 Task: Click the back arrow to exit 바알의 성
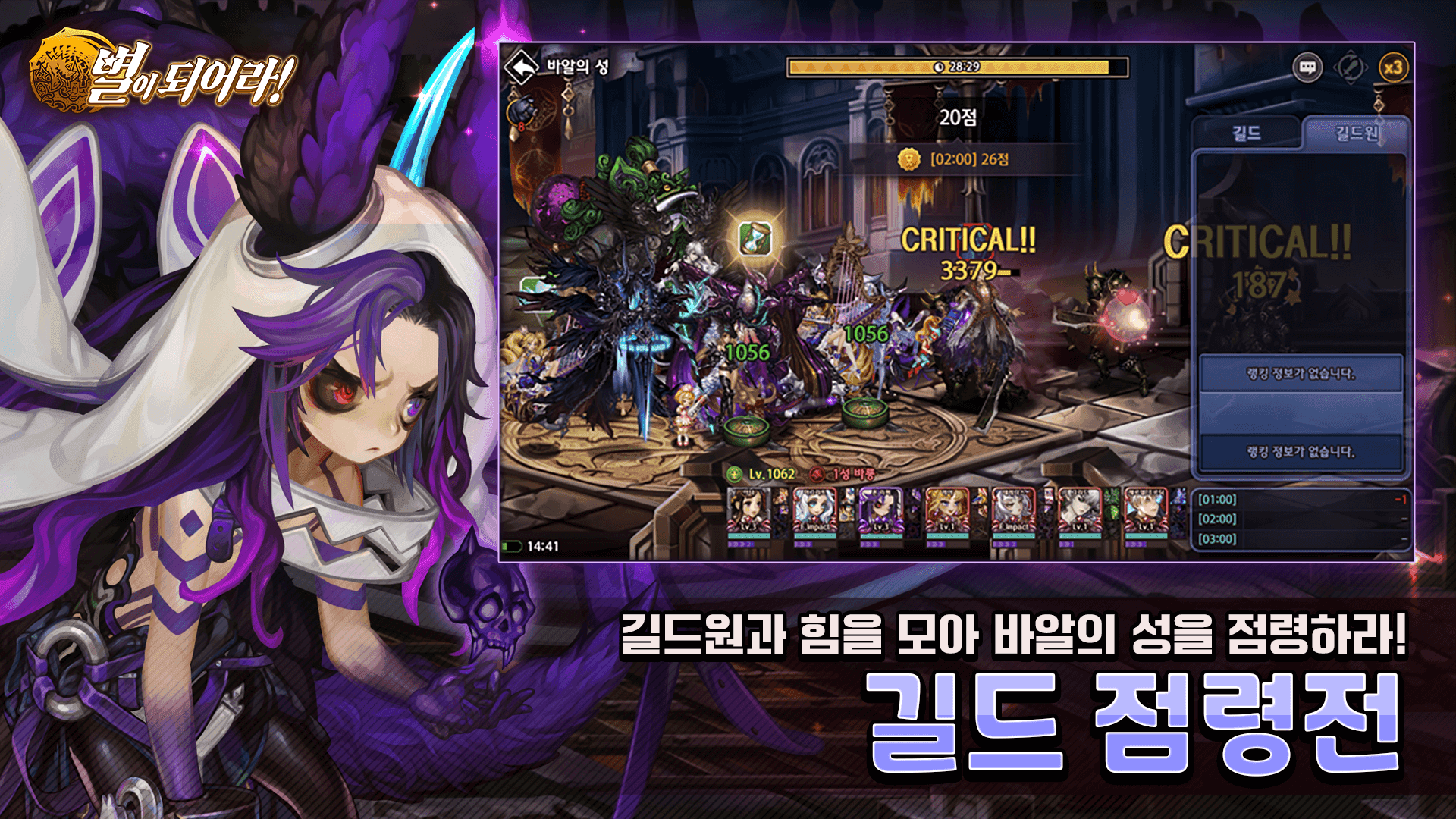click(523, 68)
